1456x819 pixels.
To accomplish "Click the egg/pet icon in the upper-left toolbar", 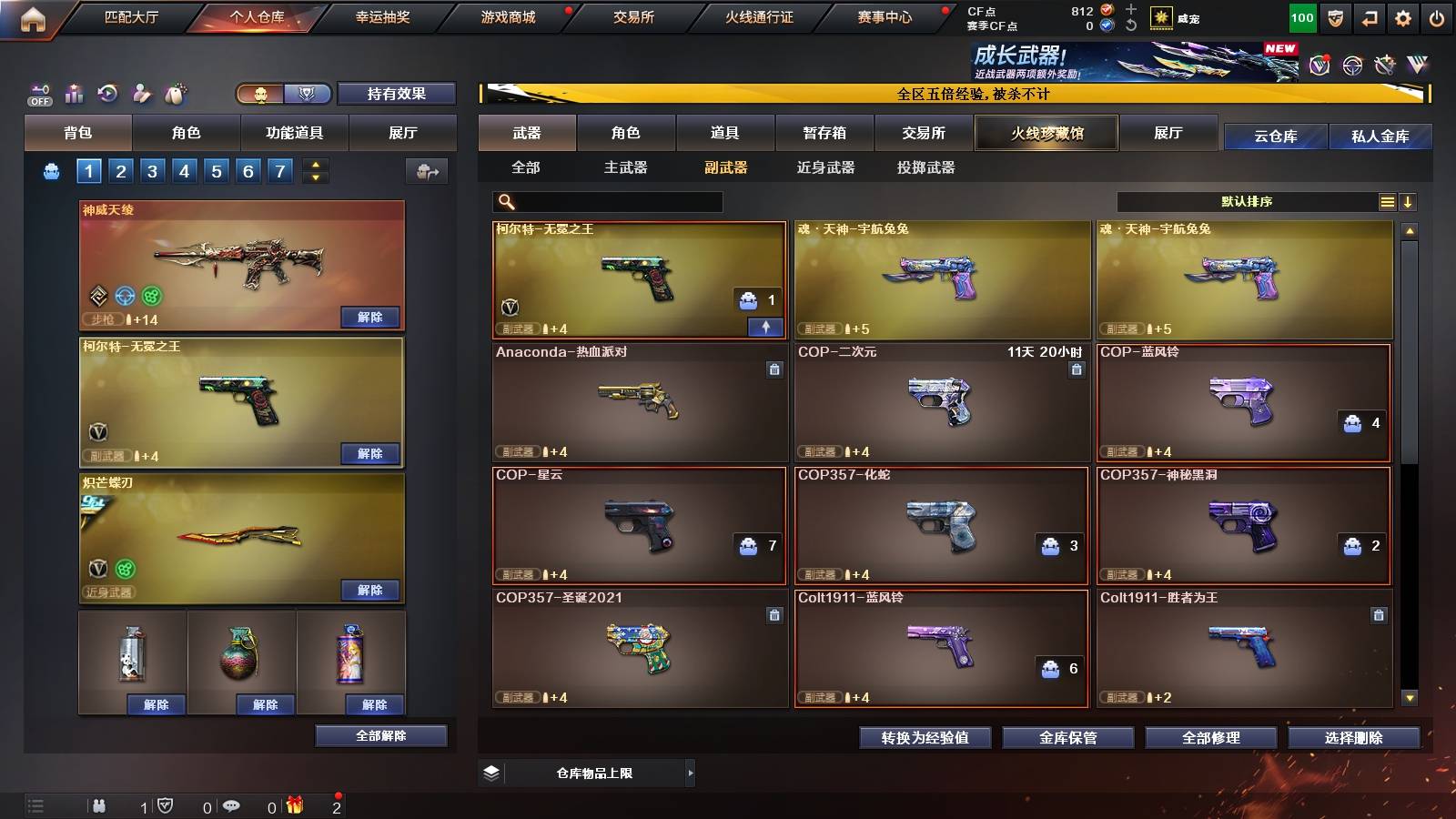I will [173, 92].
